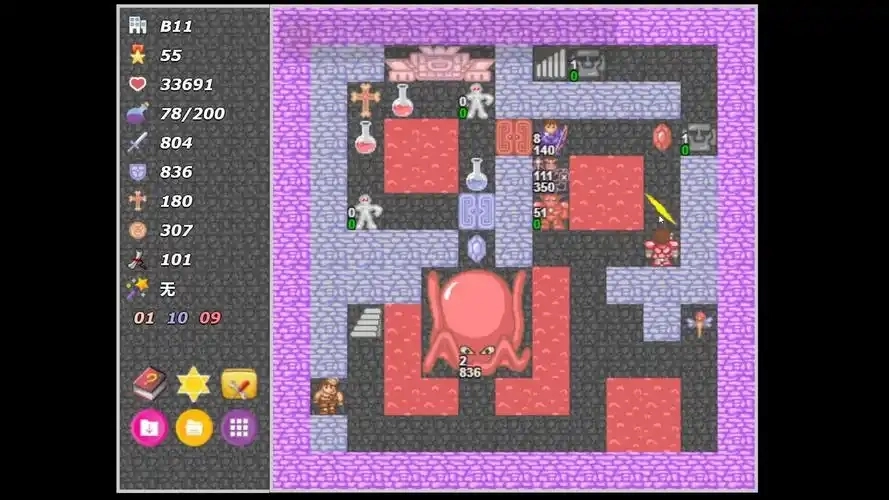Click the pink save-to-folder button
This screenshot has width=889, height=500.
coord(149,428)
